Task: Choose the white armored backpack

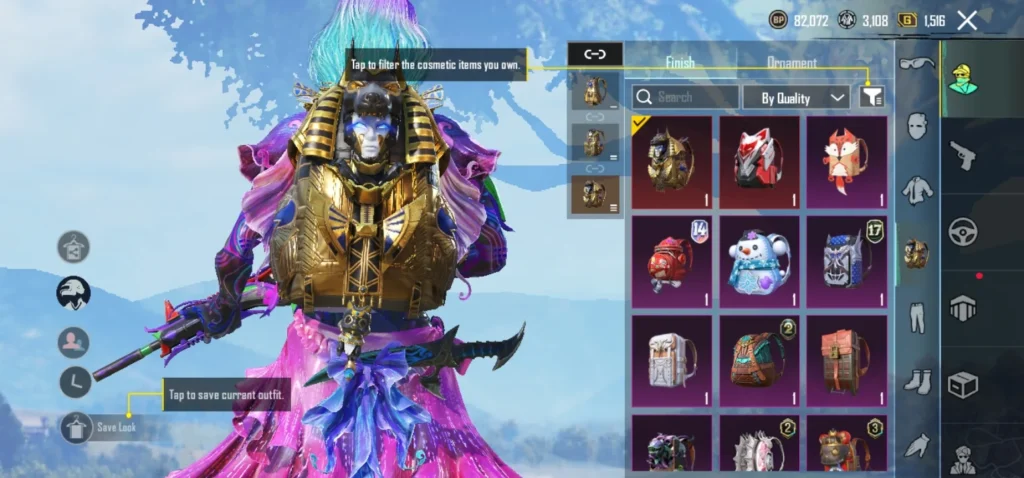Action: click(671, 360)
